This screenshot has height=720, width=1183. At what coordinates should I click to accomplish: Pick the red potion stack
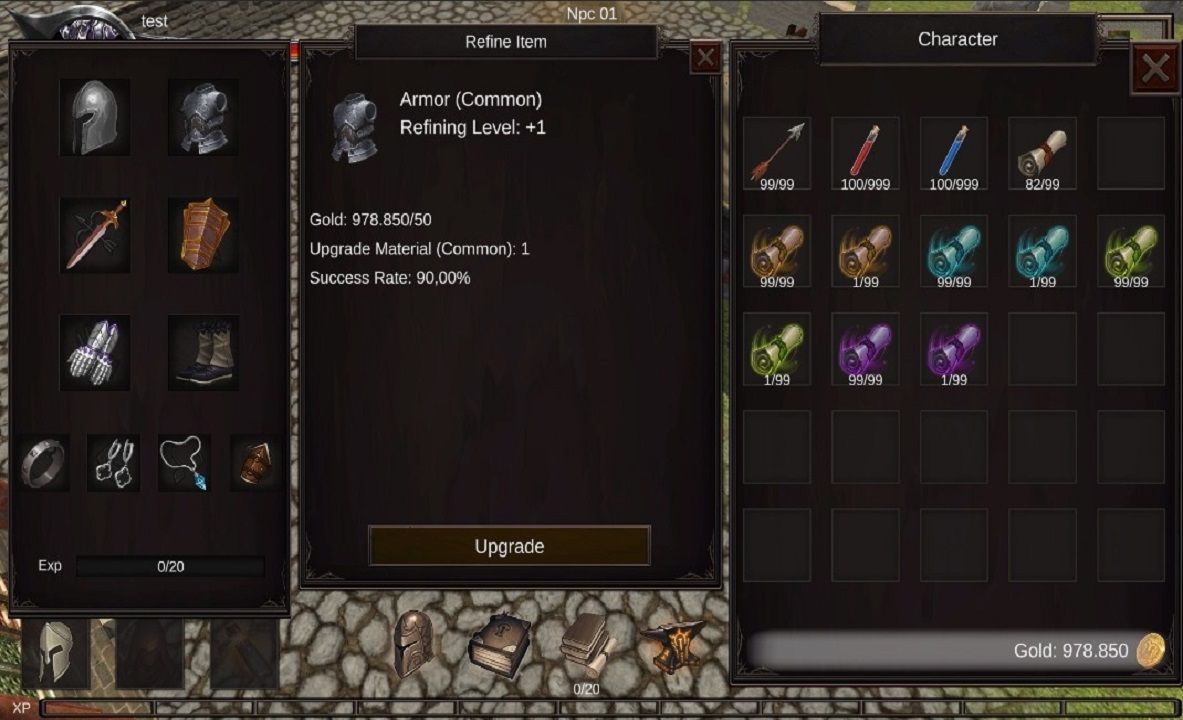click(x=865, y=152)
